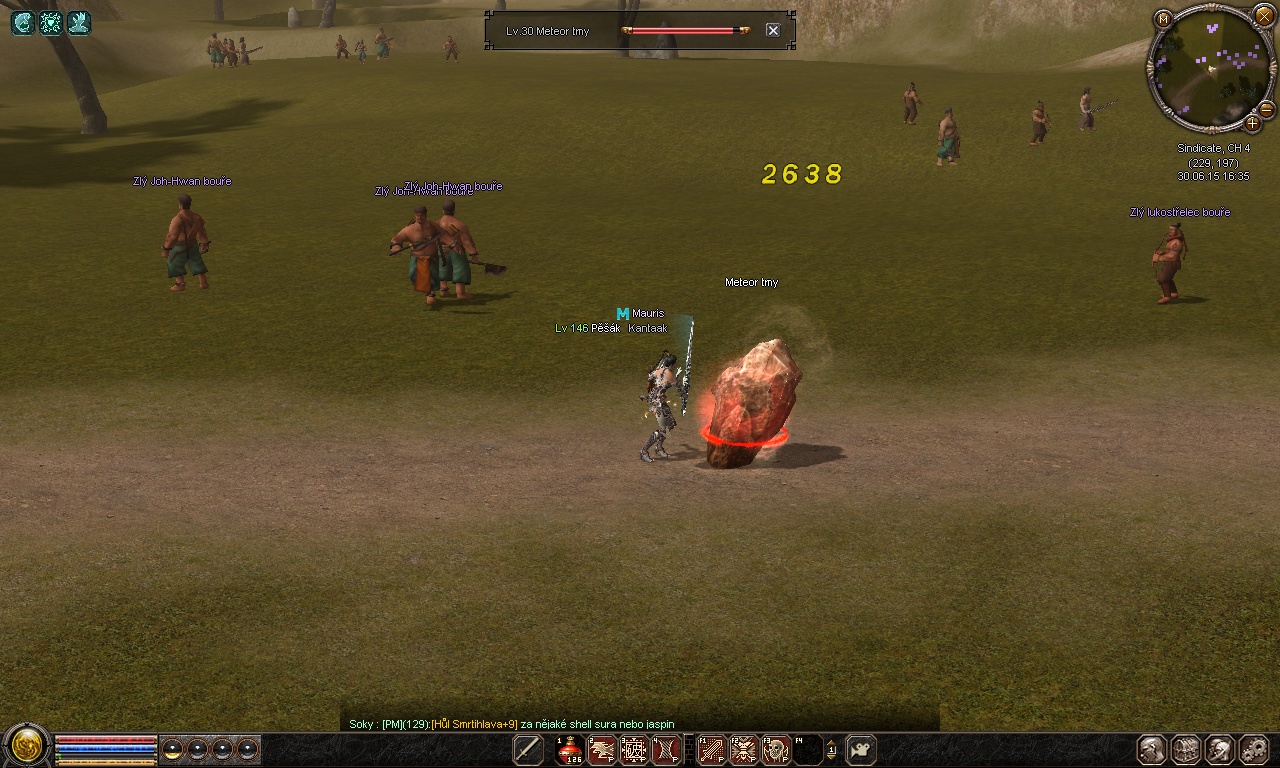The width and height of the screenshot is (1280, 768).
Task: Zoom in the minimap with the plus button
Action: [x=1252, y=124]
